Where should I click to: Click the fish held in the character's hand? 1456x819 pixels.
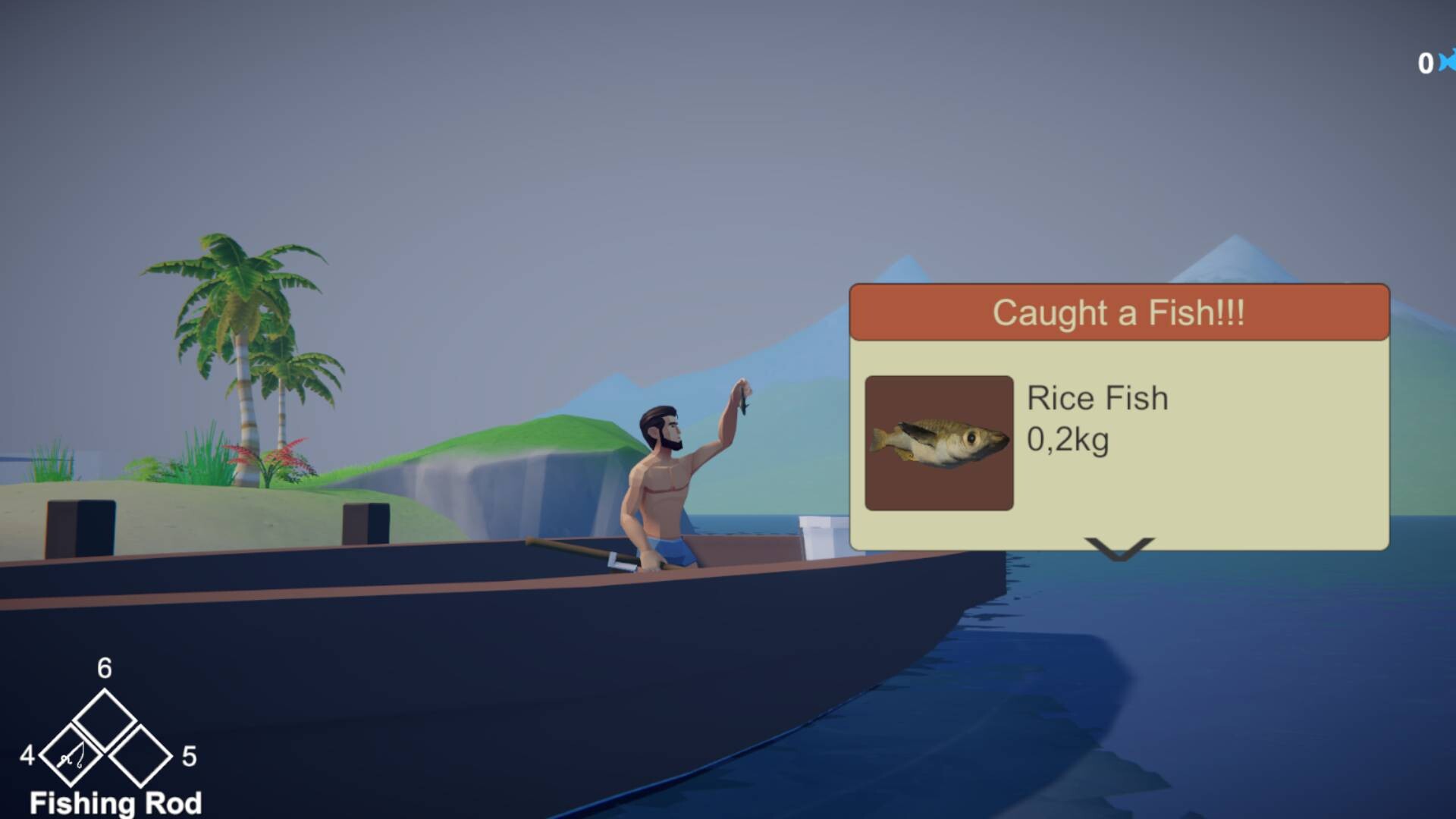coord(743,398)
